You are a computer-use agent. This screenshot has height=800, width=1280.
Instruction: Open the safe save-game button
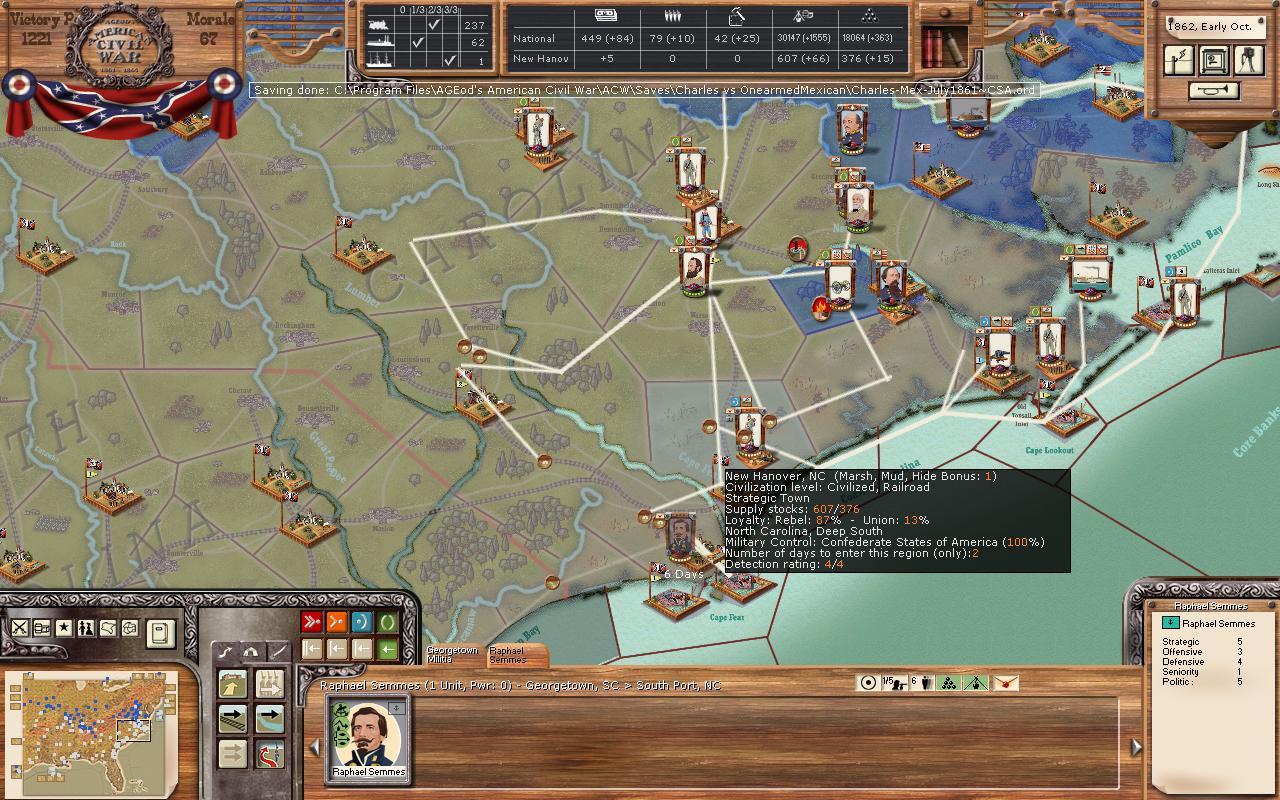[x=1214, y=60]
